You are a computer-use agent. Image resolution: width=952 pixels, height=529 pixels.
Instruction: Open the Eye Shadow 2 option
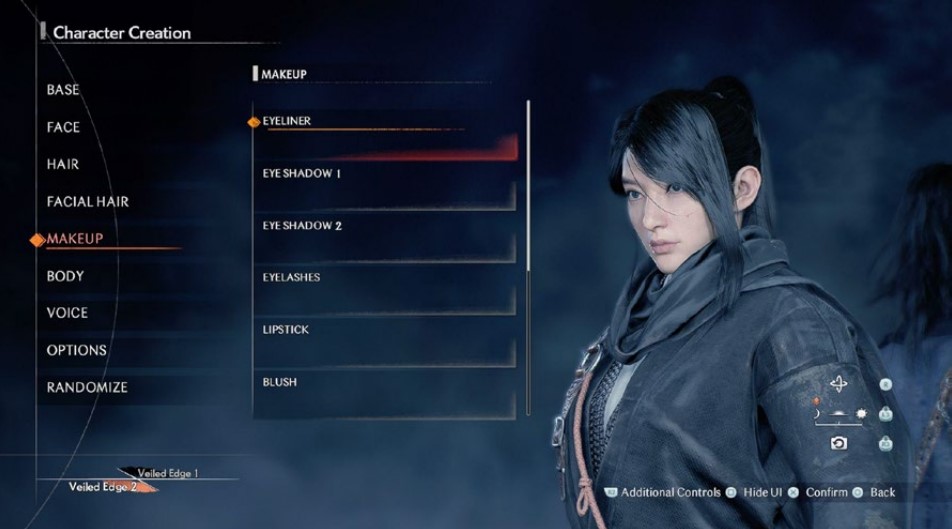(302, 226)
